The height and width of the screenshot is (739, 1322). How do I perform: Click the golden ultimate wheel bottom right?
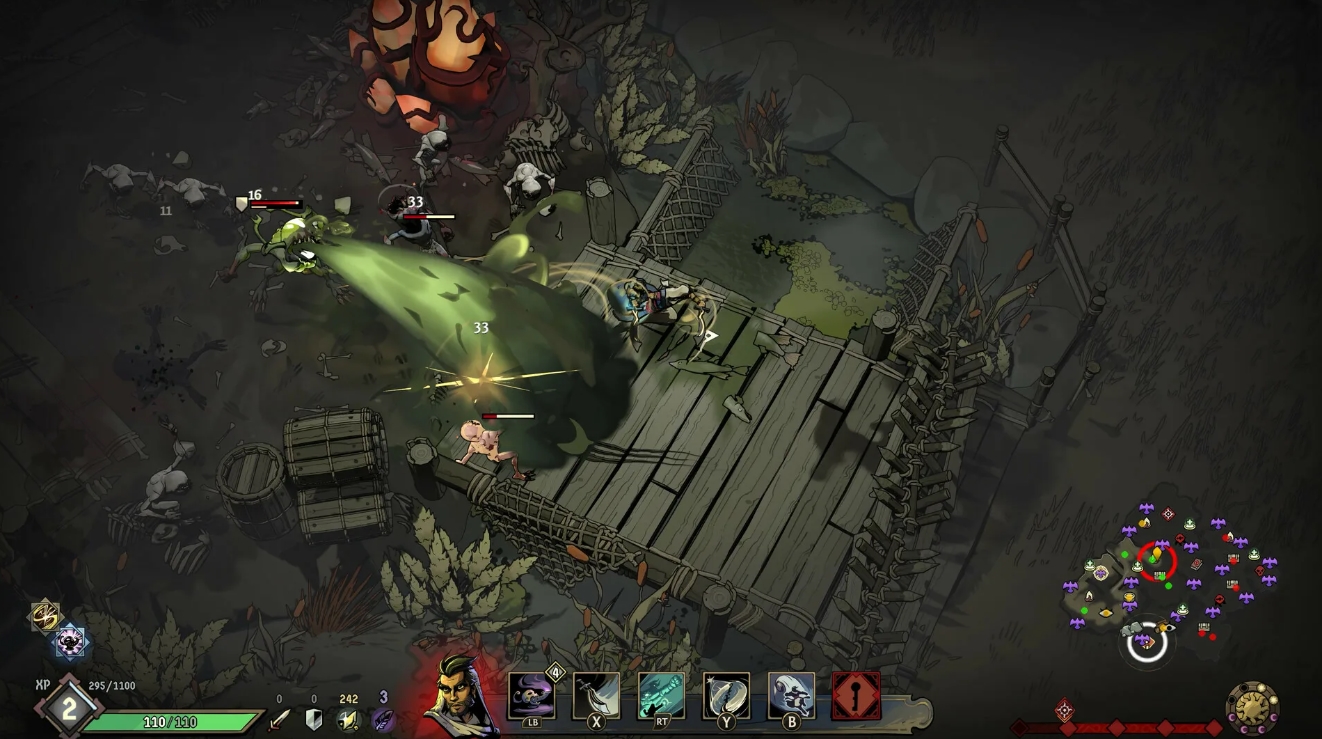coord(1253,707)
